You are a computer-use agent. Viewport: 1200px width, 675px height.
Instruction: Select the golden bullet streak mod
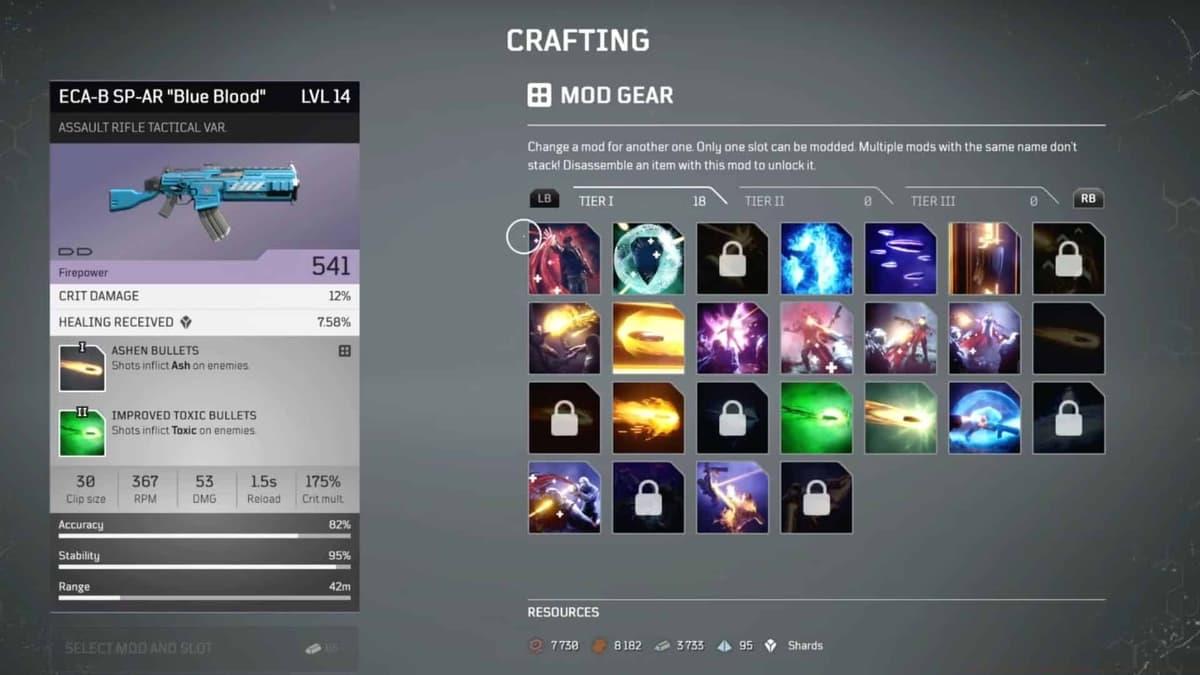(x=648, y=338)
